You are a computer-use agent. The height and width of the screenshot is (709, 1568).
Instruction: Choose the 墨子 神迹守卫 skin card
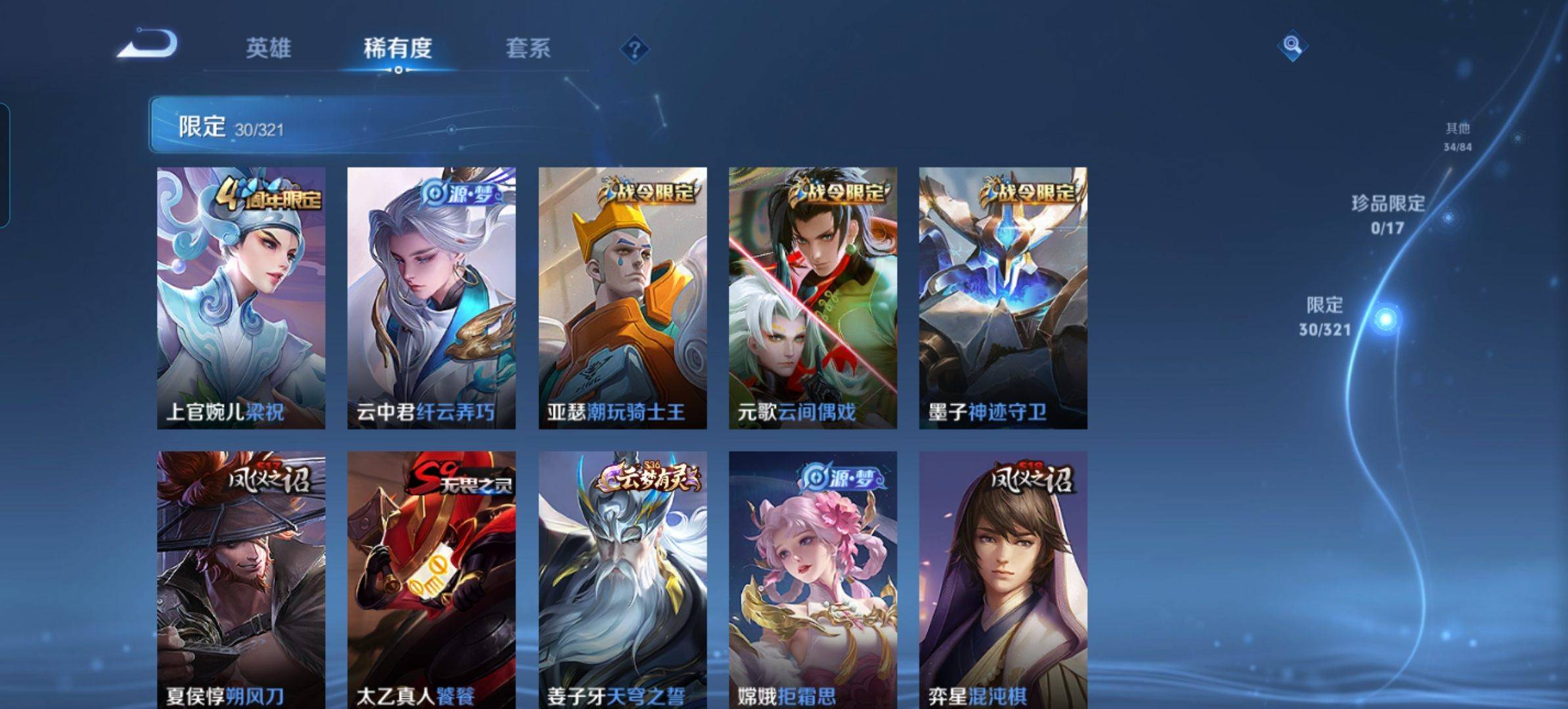pos(1003,298)
